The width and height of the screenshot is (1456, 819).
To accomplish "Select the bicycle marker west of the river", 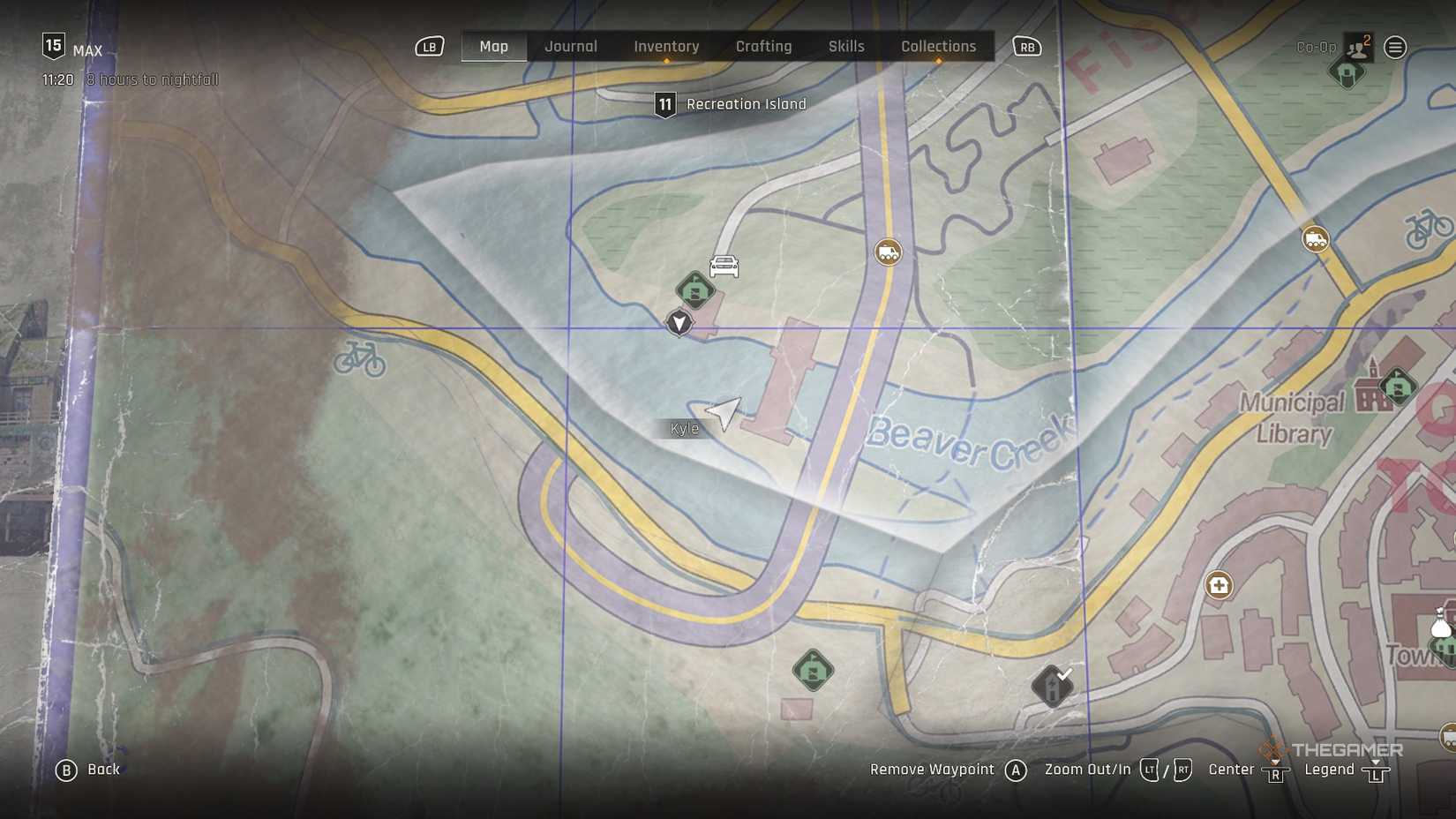I will click(360, 359).
